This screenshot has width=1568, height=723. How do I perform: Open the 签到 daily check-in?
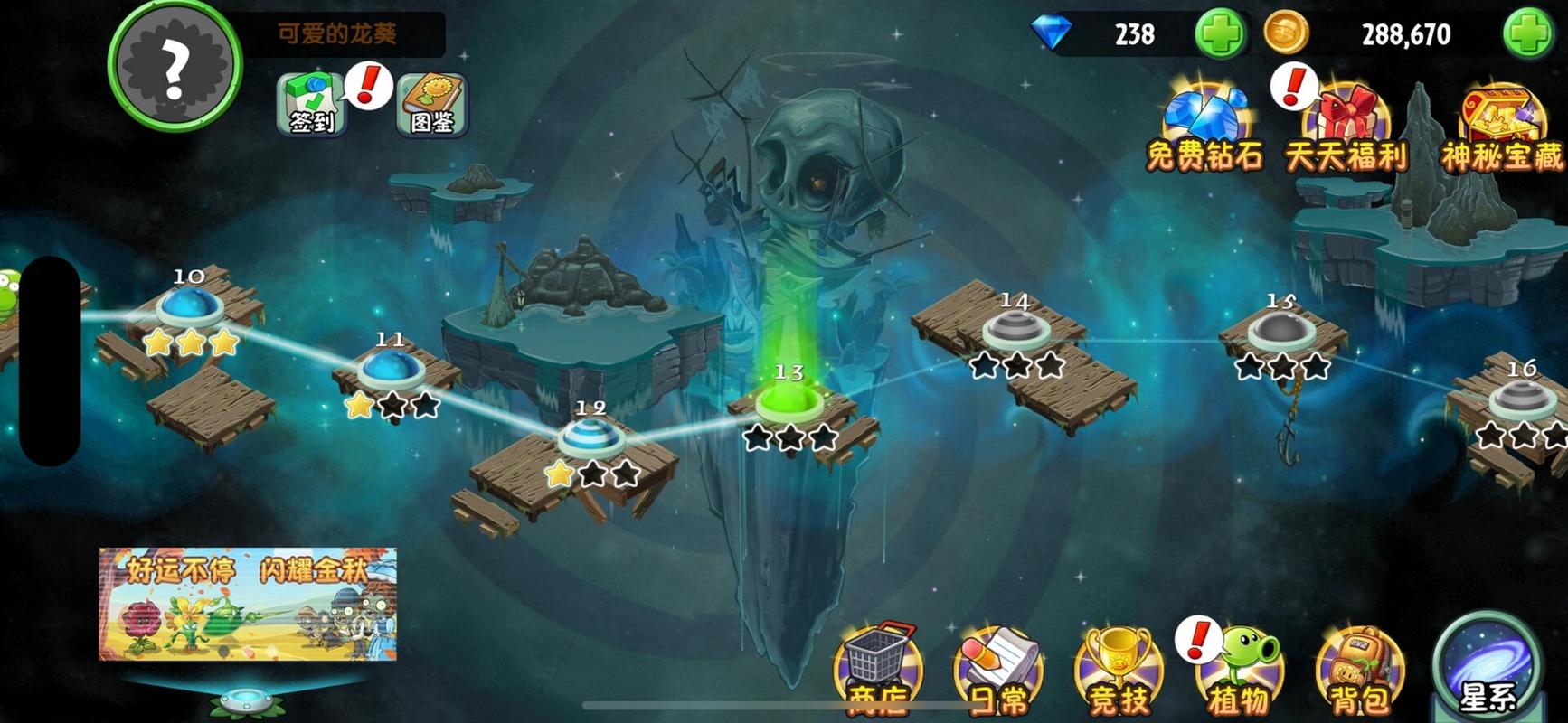click(x=311, y=105)
